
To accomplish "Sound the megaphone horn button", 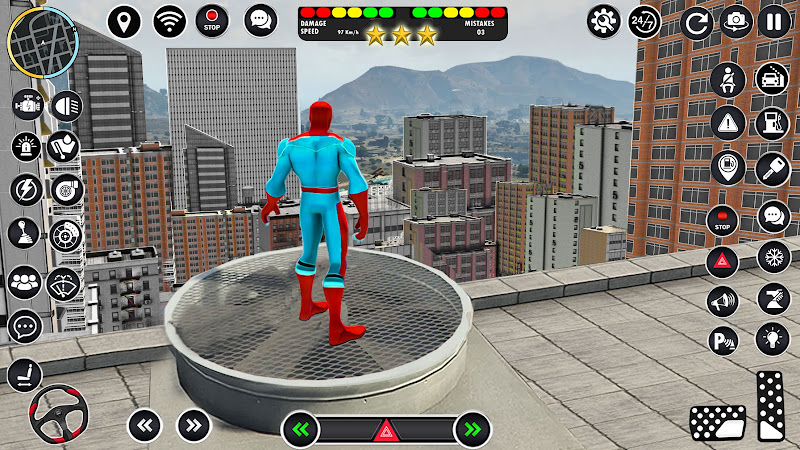I will tap(723, 300).
